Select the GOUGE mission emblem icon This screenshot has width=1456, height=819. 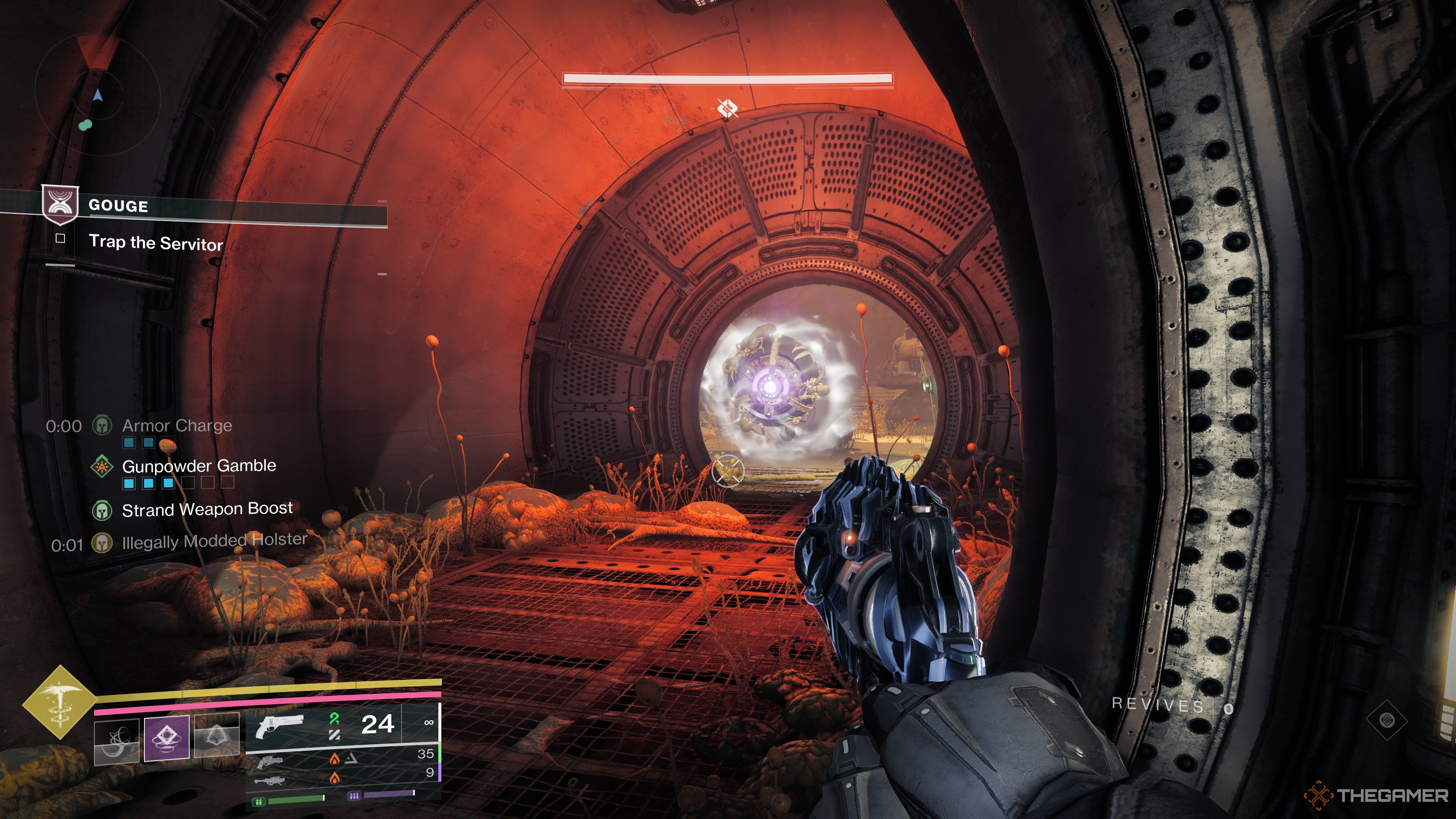tap(60, 204)
